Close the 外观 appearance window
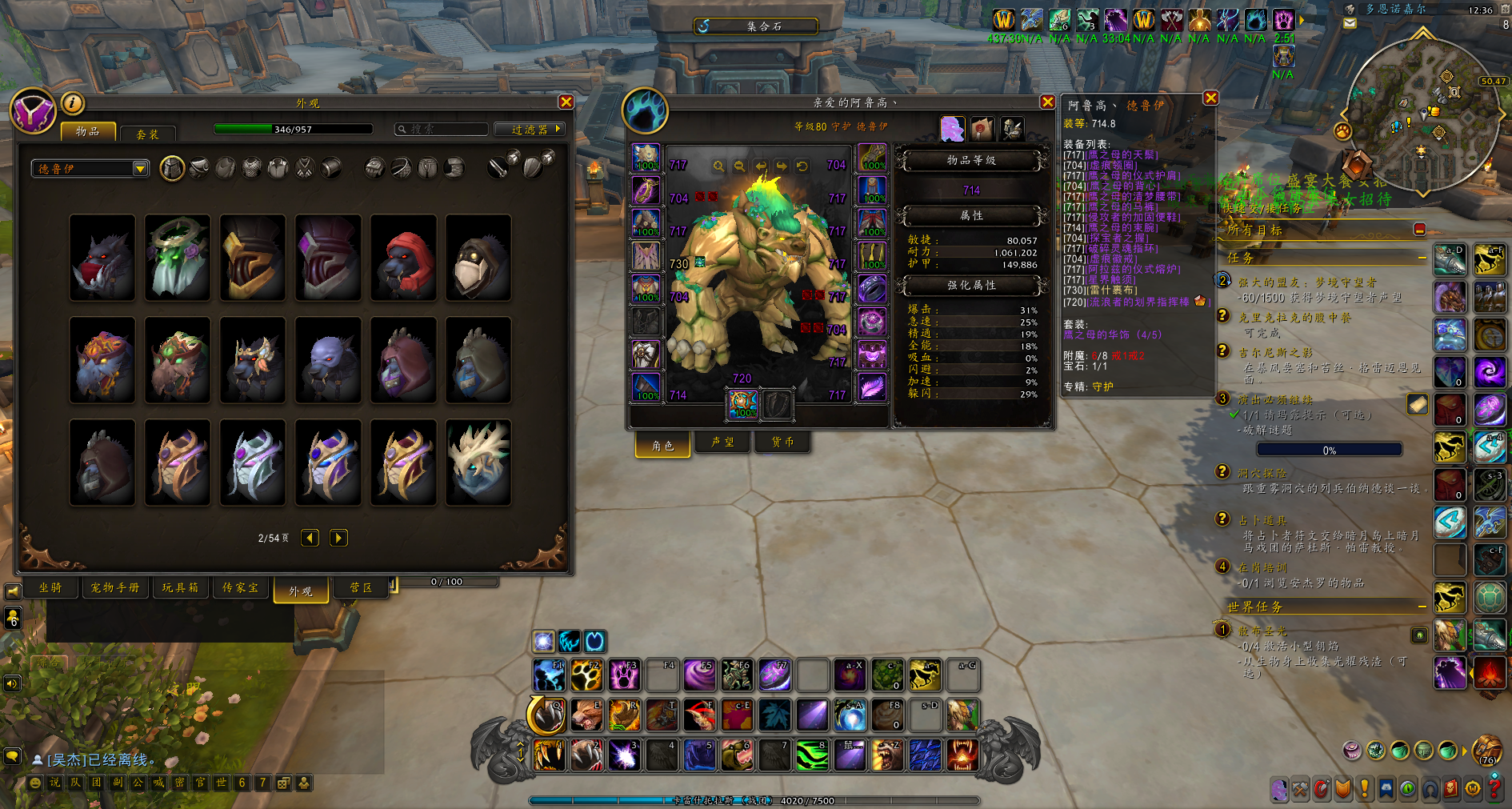 pos(566,102)
